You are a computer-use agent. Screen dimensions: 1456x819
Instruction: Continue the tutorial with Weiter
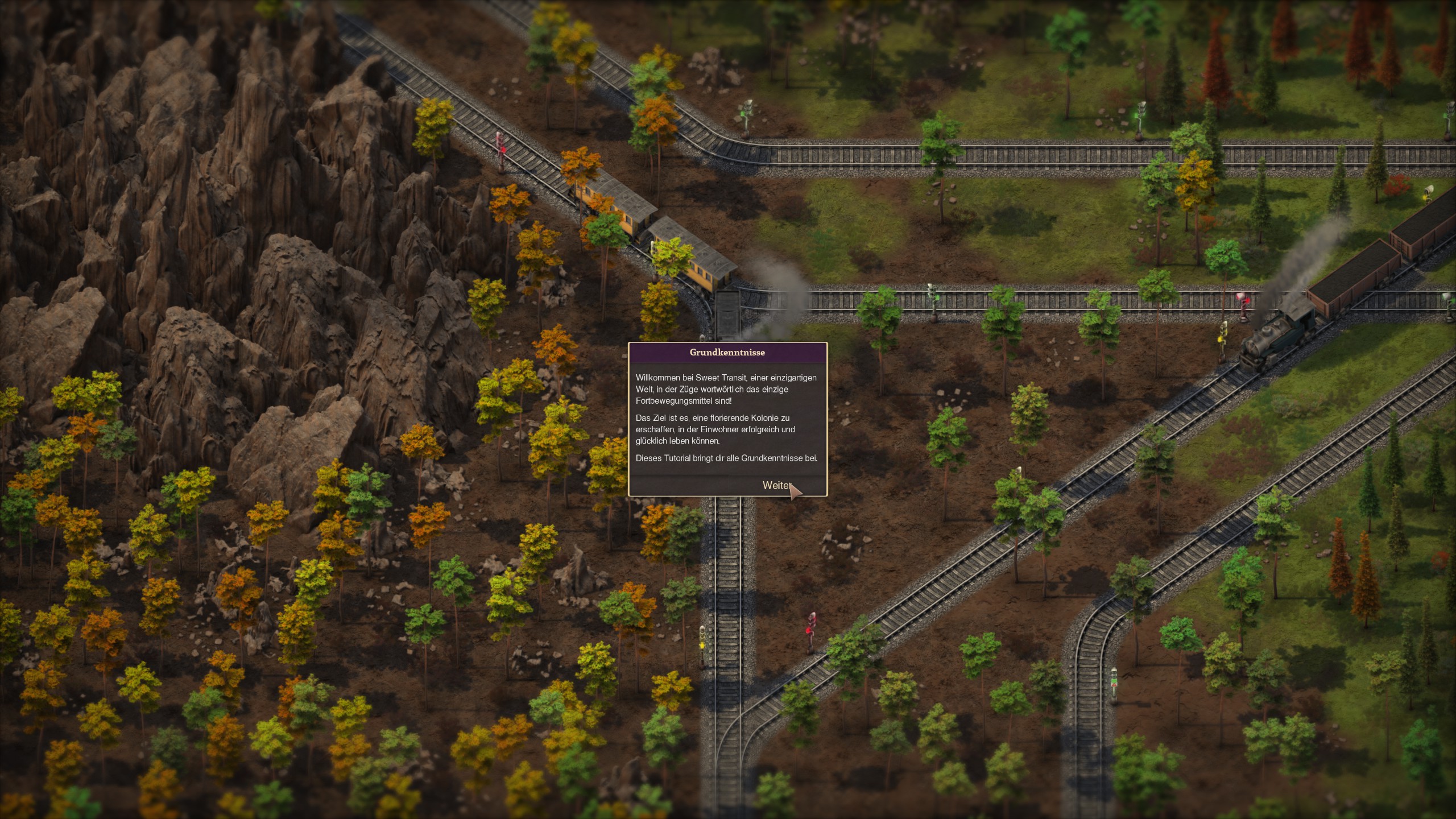coord(777,485)
